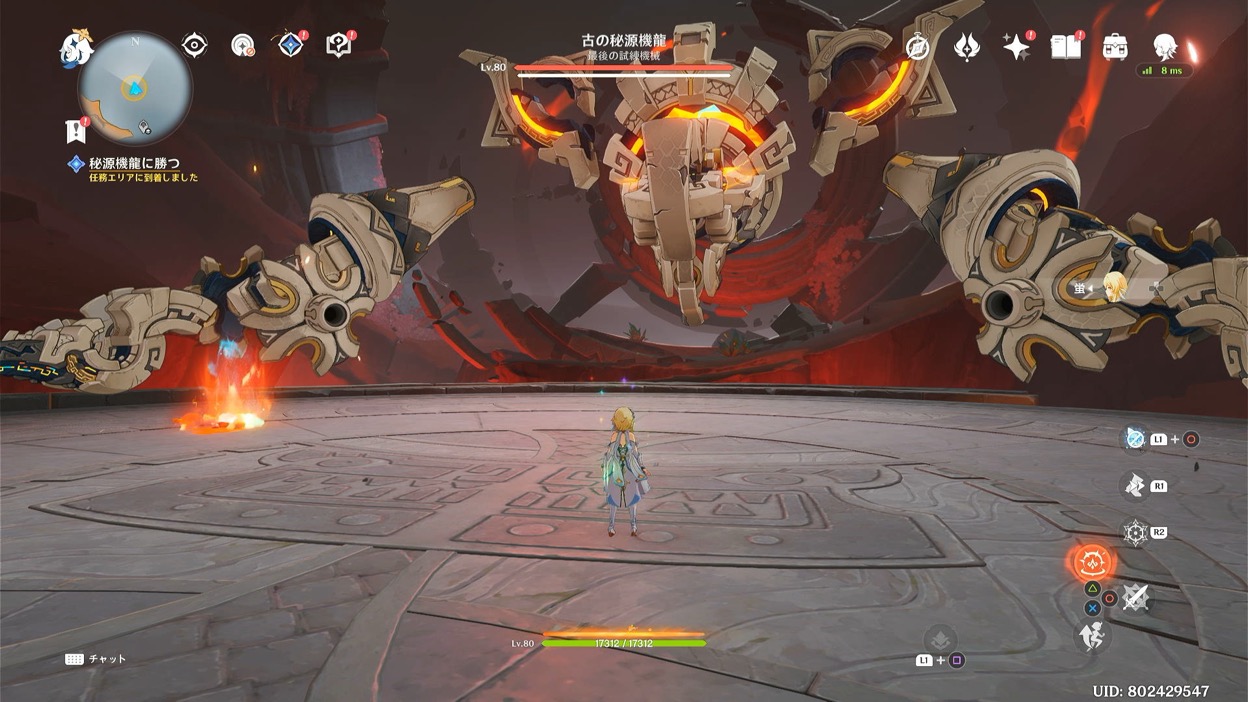This screenshot has height=702, width=1248.
Task: Open the adventurer handbook book icon
Action: coord(1066,46)
